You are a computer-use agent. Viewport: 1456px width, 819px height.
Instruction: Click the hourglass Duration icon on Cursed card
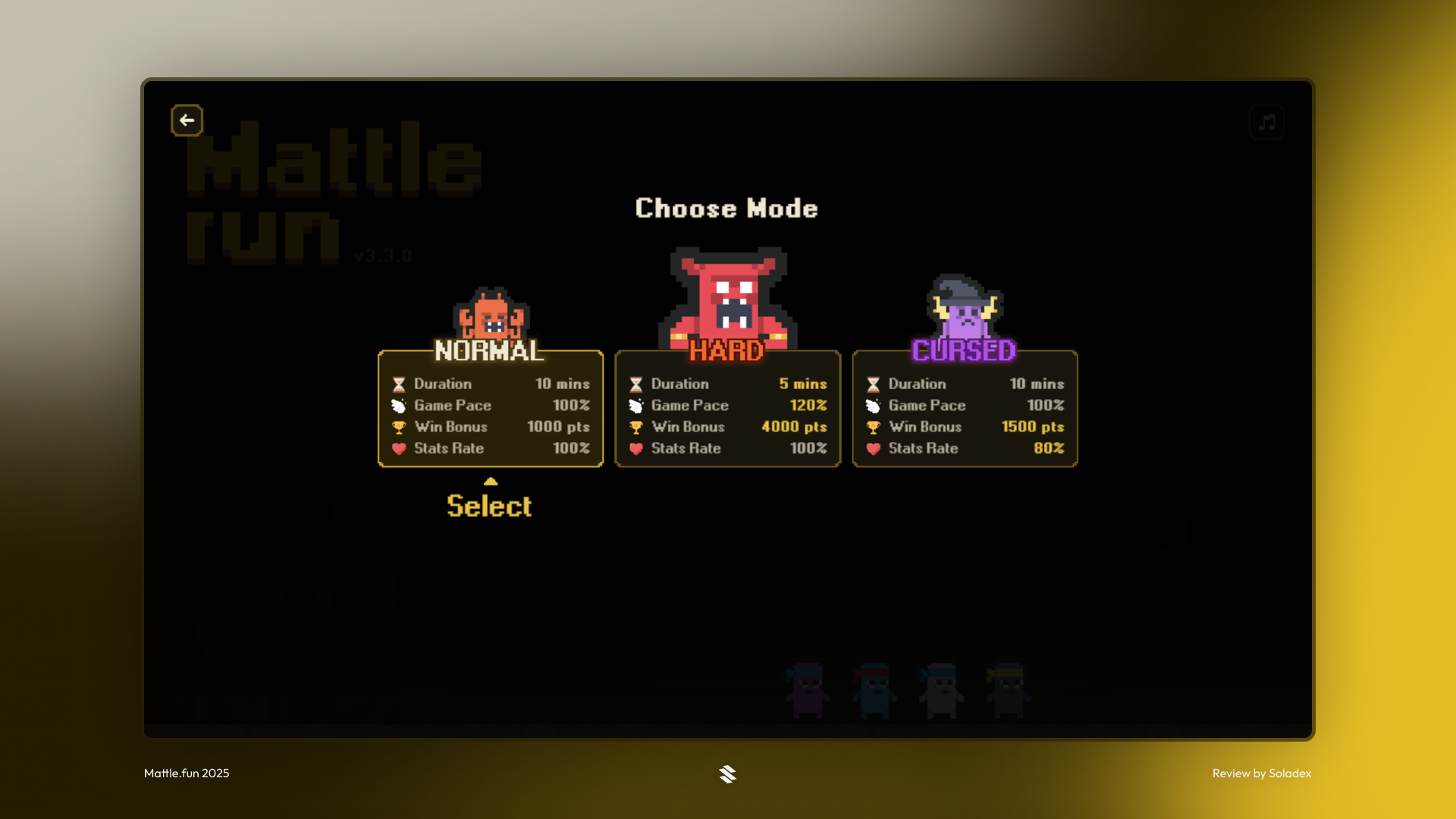[872, 384]
